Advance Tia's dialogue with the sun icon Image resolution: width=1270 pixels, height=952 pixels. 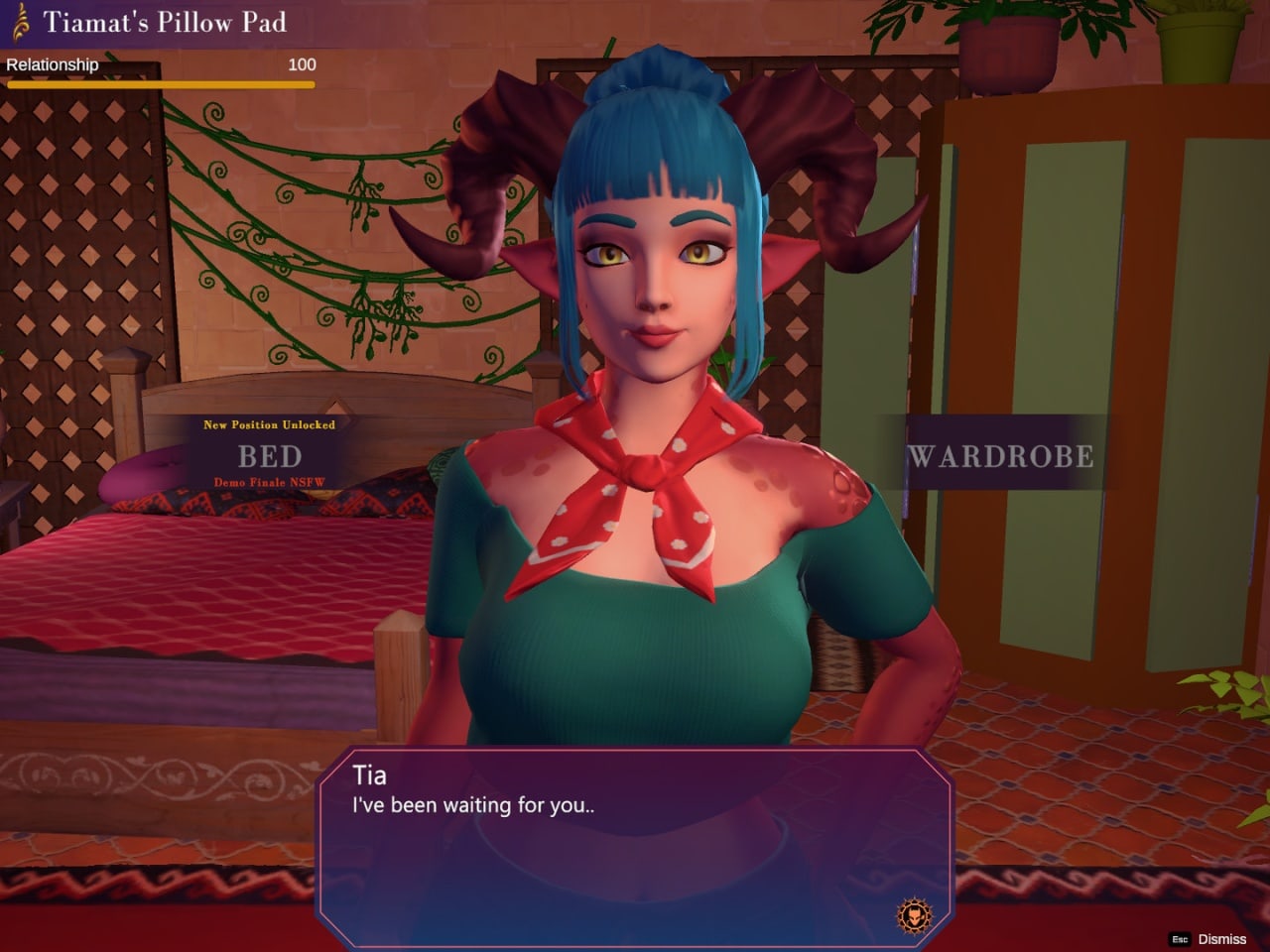coord(913,915)
